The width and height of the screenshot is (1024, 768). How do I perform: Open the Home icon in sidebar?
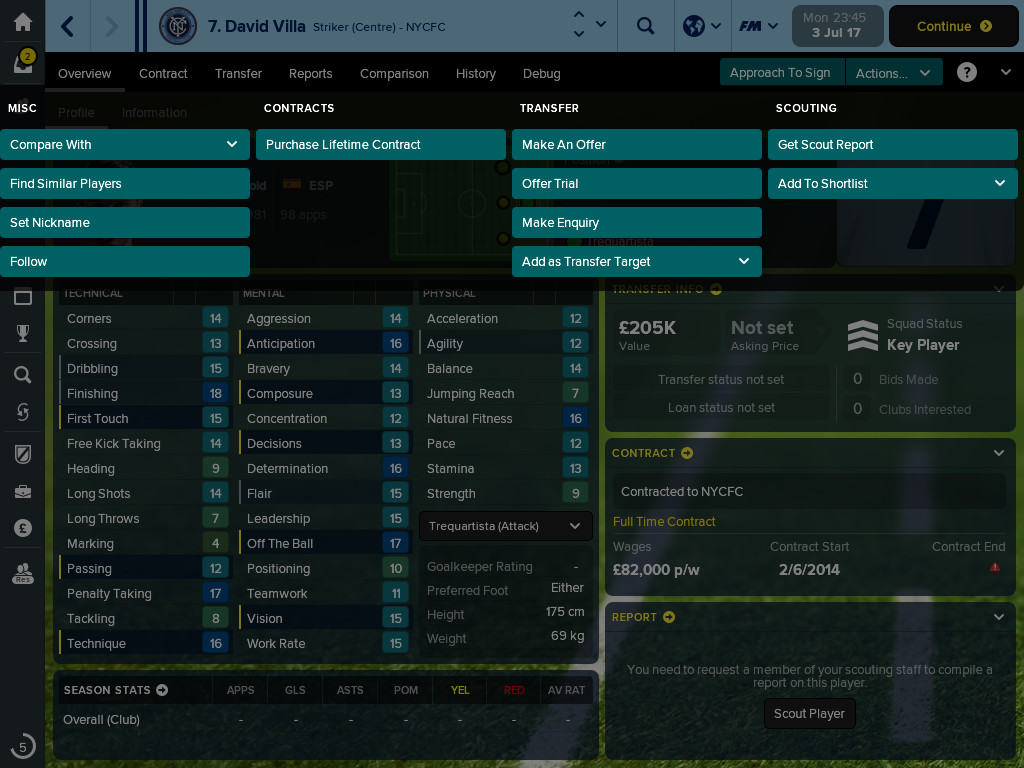point(22,22)
